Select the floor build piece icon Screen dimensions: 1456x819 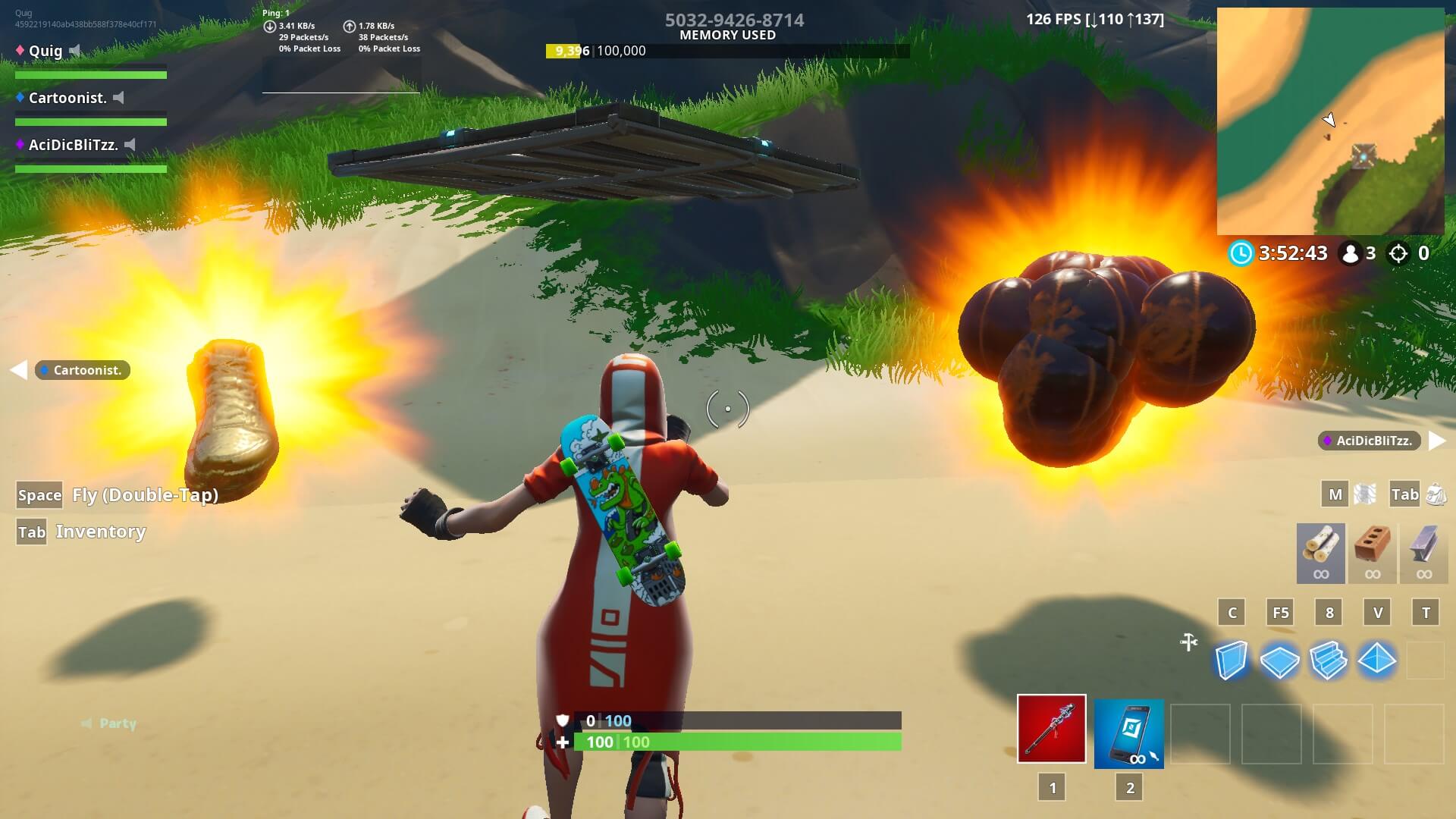tap(1280, 661)
